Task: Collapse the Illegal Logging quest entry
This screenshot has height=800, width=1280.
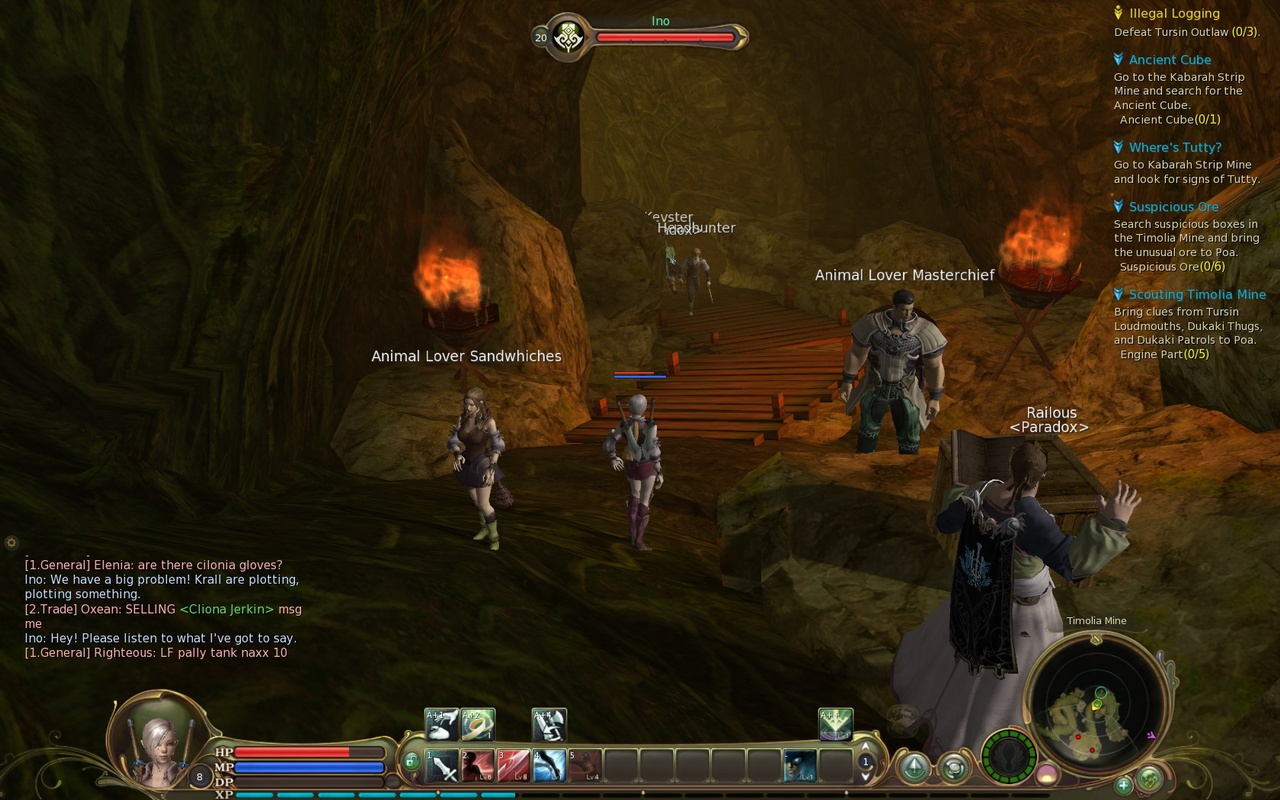Action: 1118,13
